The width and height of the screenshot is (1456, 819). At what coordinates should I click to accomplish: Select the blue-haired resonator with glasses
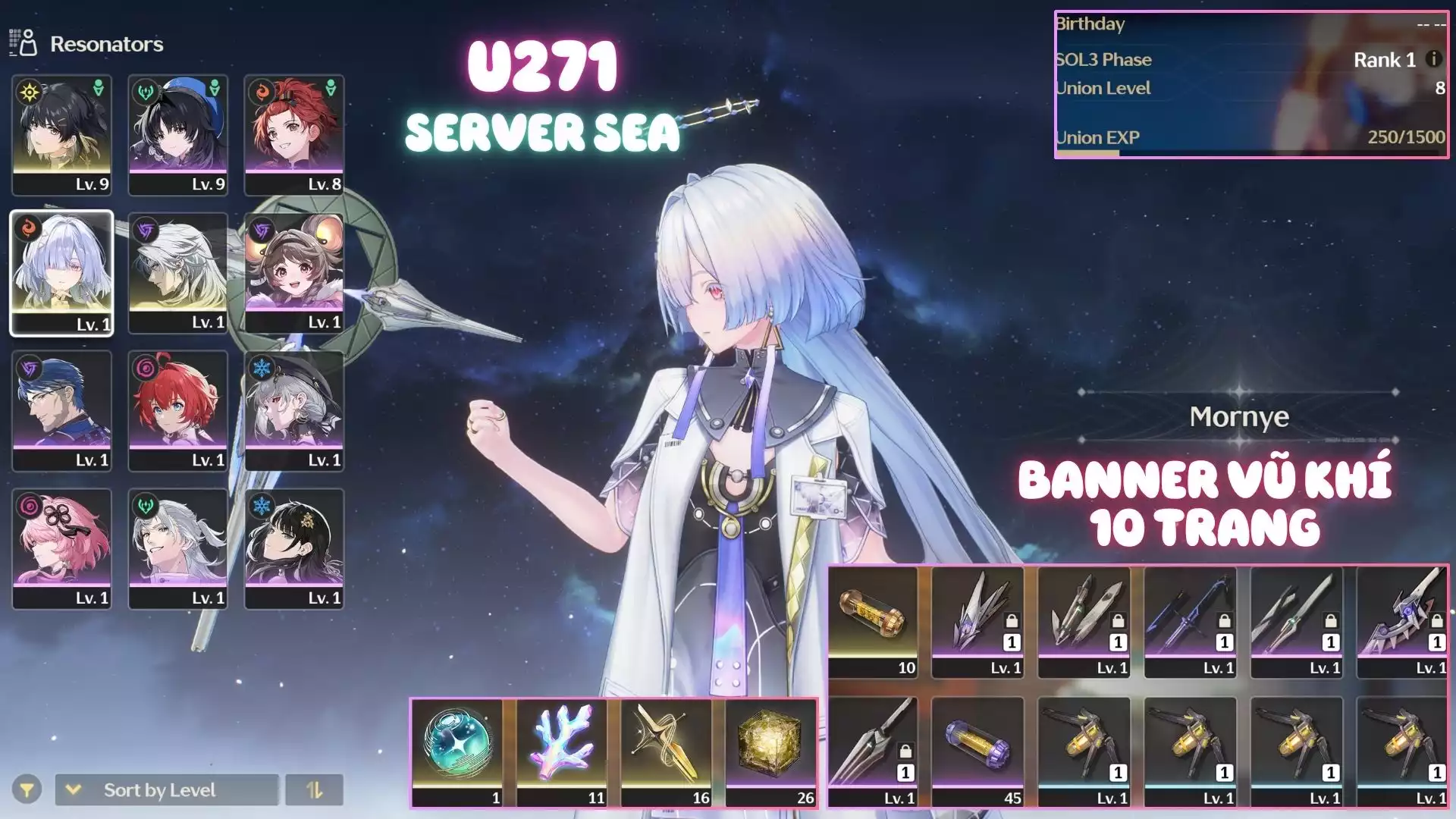click(x=62, y=410)
